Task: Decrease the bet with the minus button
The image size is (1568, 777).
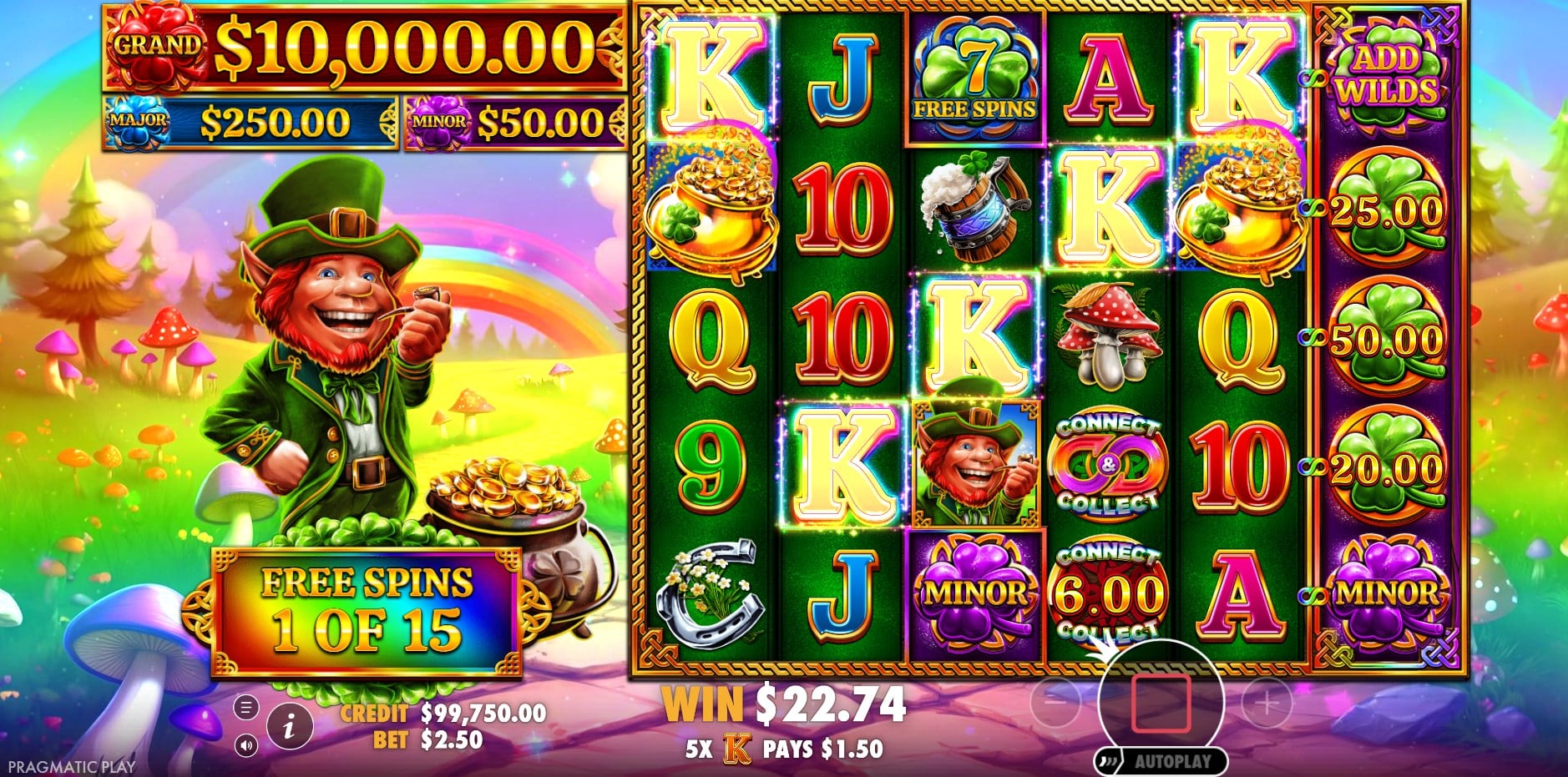Action: (1055, 703)
